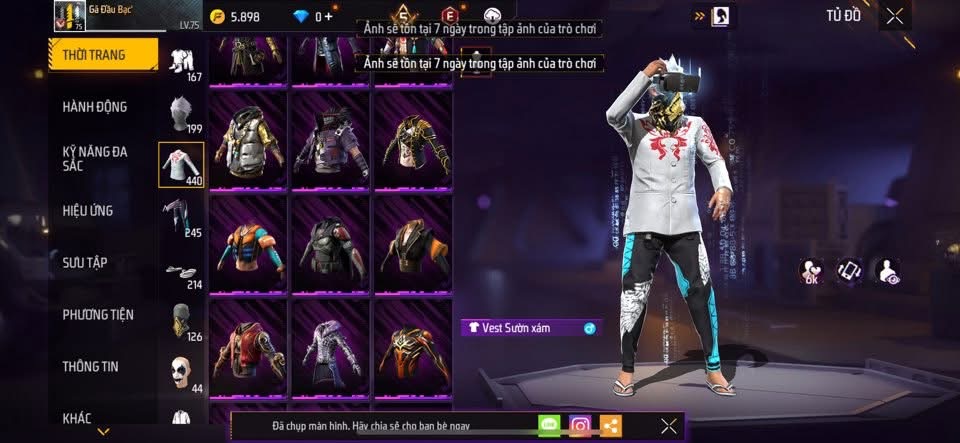Toggle the character visibility eye icon

[x=887, y=270]
